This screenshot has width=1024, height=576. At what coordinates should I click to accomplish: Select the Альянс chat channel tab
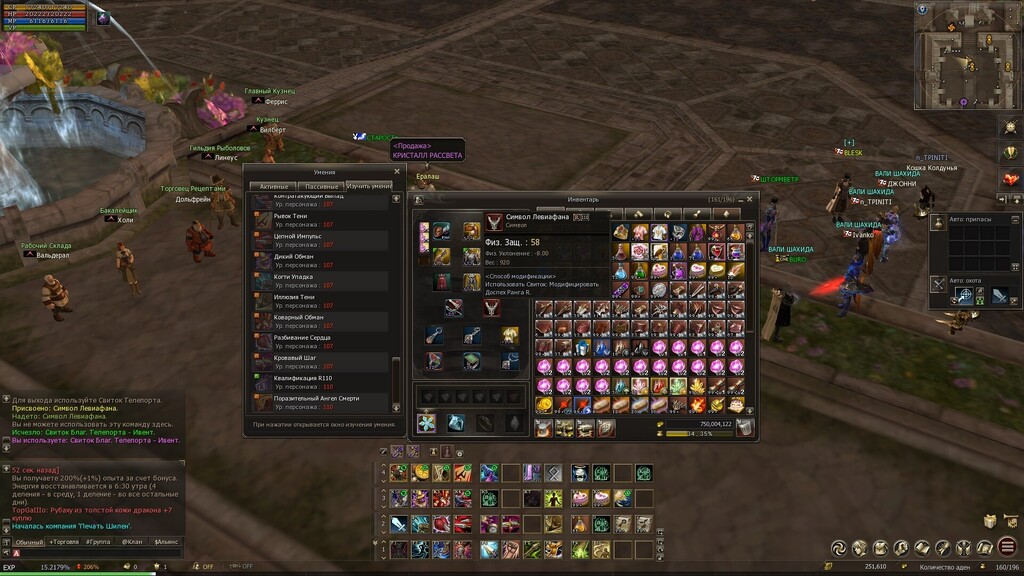[x=164, y=542]
